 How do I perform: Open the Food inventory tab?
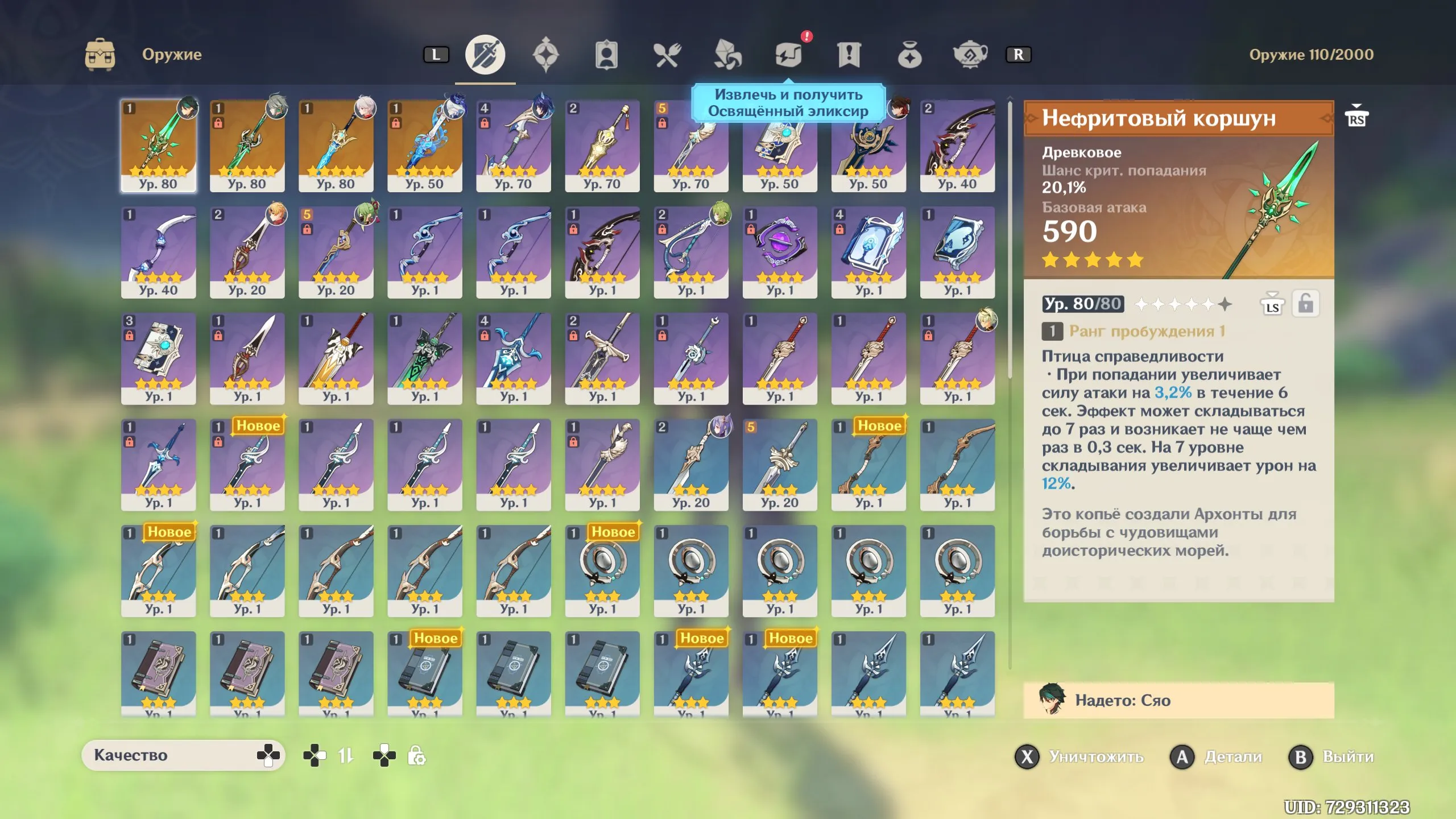(x=668, y=55)
